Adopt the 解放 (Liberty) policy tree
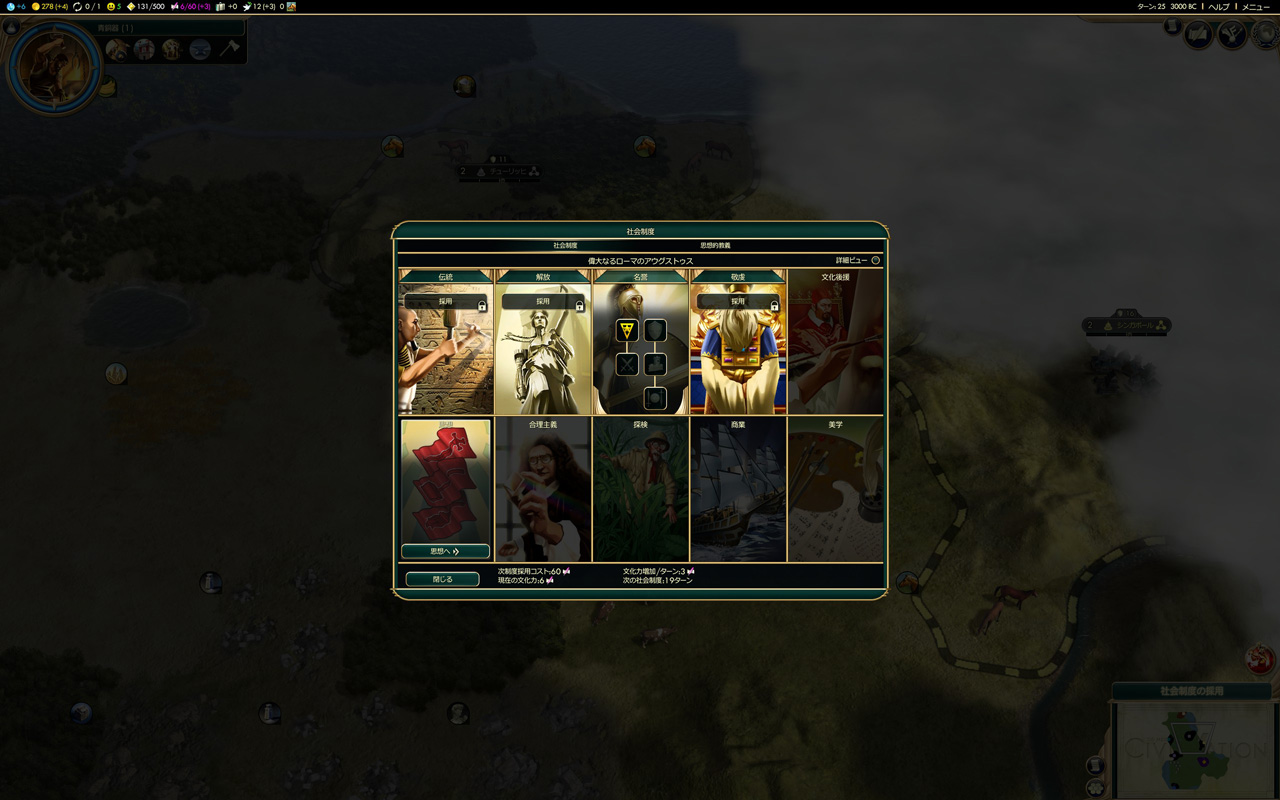 542,301
